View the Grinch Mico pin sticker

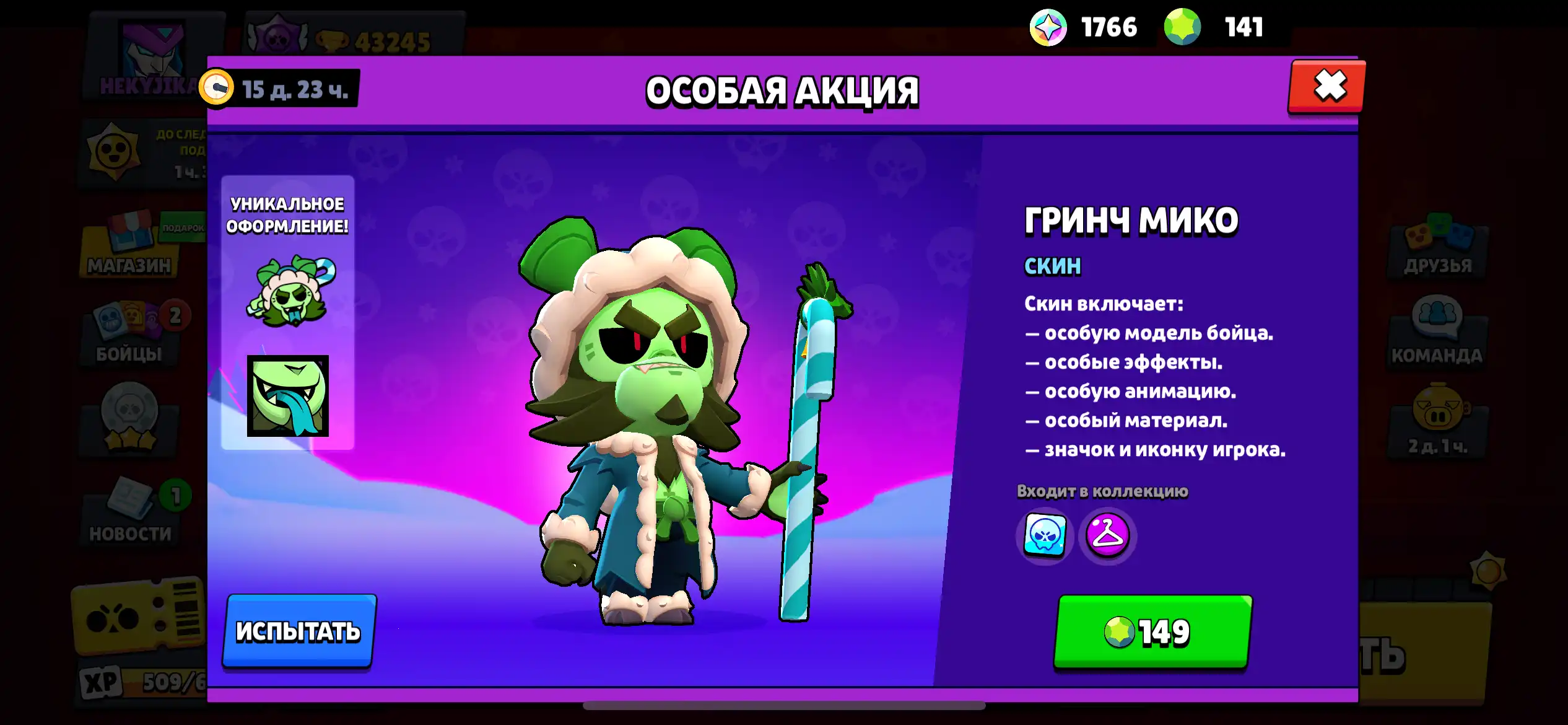(x=290, y=291)
